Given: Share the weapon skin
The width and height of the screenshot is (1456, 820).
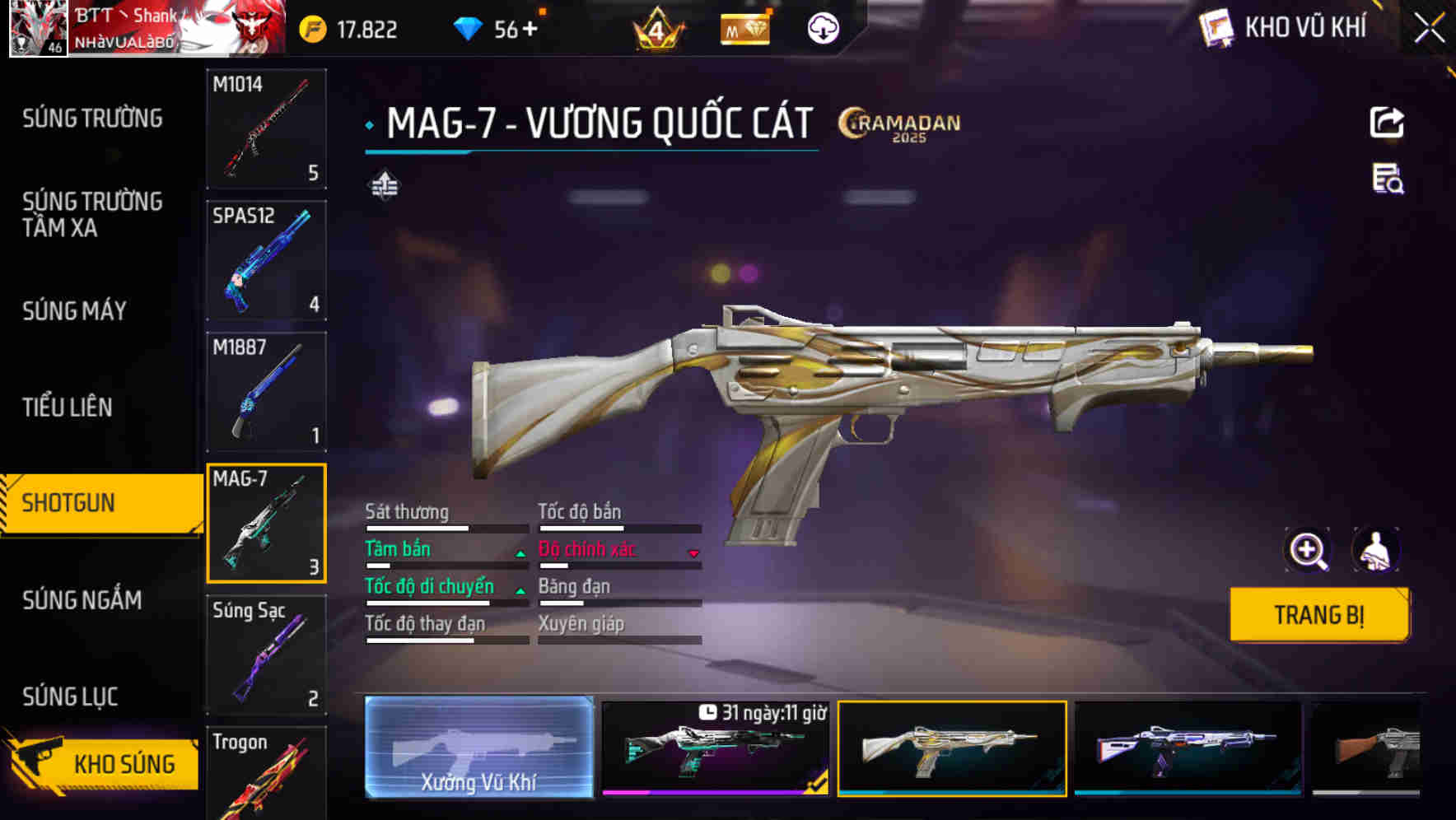Looking at the screenshot, I should pyautogui.click(x=1387, y=123).
